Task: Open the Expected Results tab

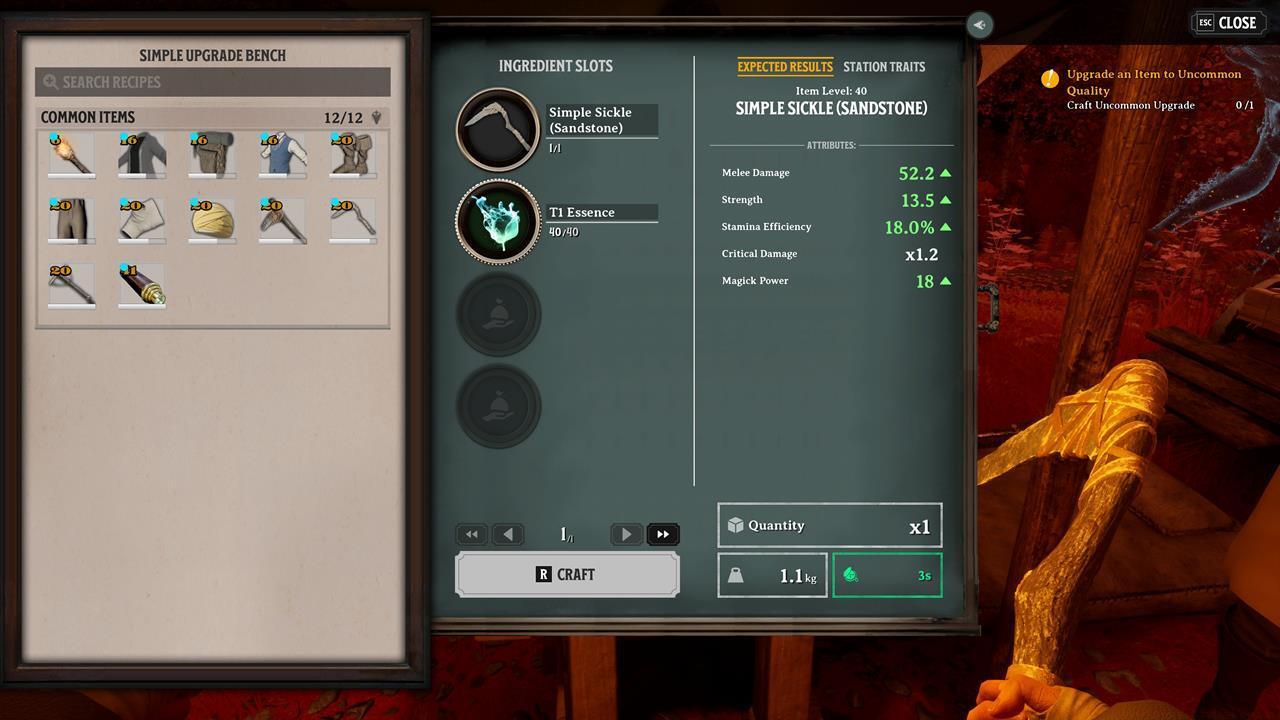Action: click(785, 67)
